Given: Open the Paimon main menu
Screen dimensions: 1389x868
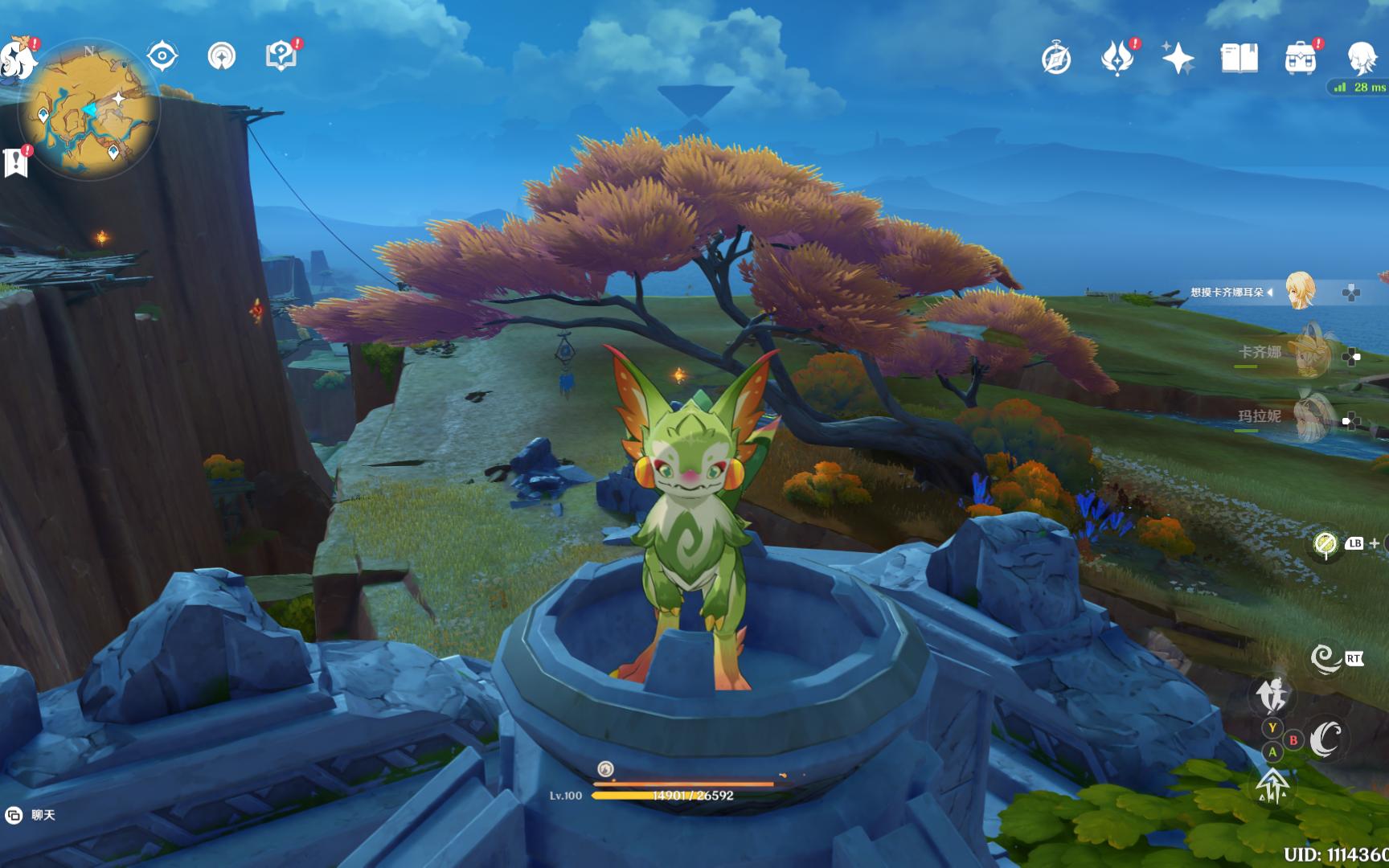Looking at the screenshot, I should point(18,58).
